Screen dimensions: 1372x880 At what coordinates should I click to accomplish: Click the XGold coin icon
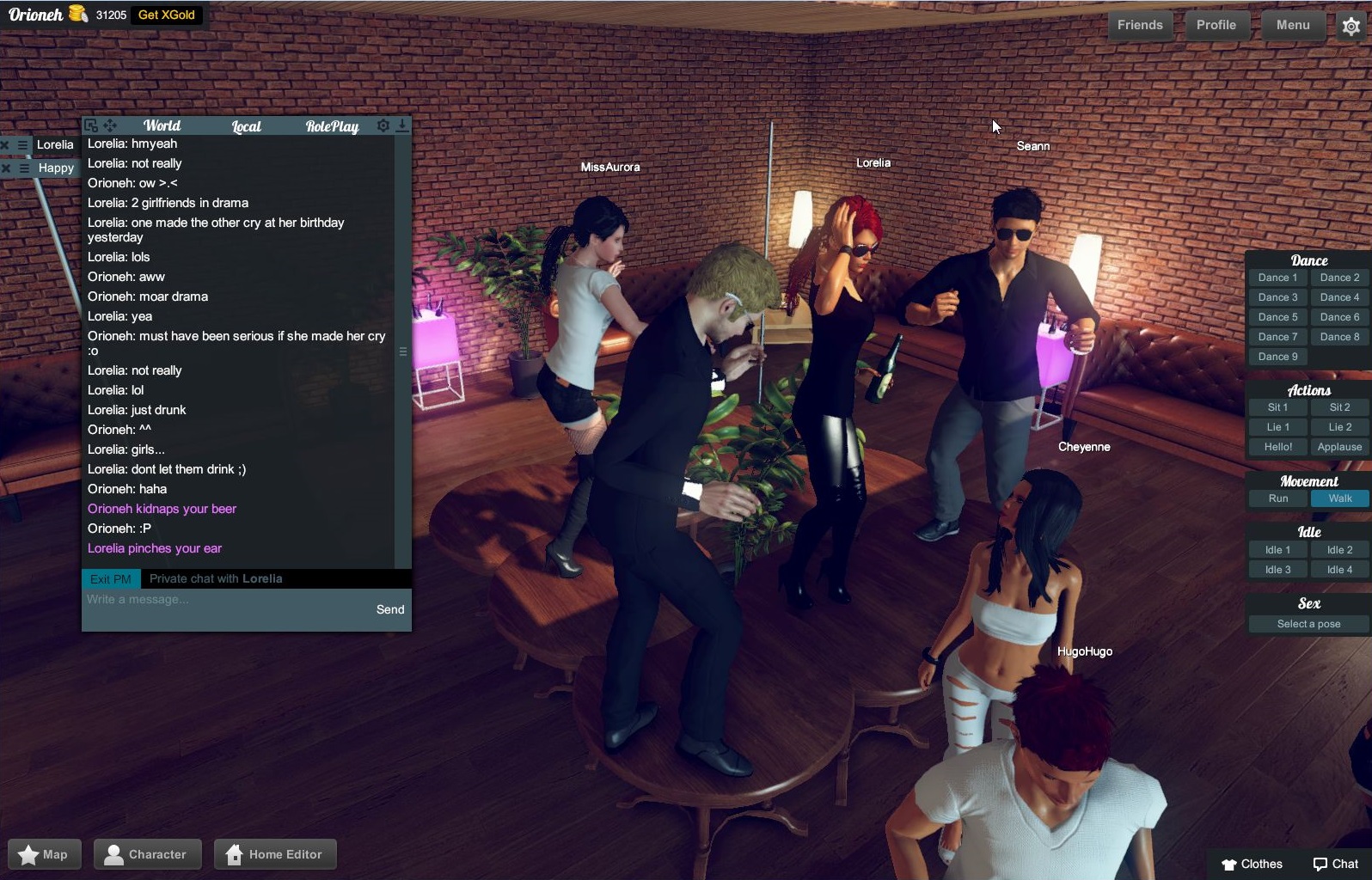pos(76,13)
